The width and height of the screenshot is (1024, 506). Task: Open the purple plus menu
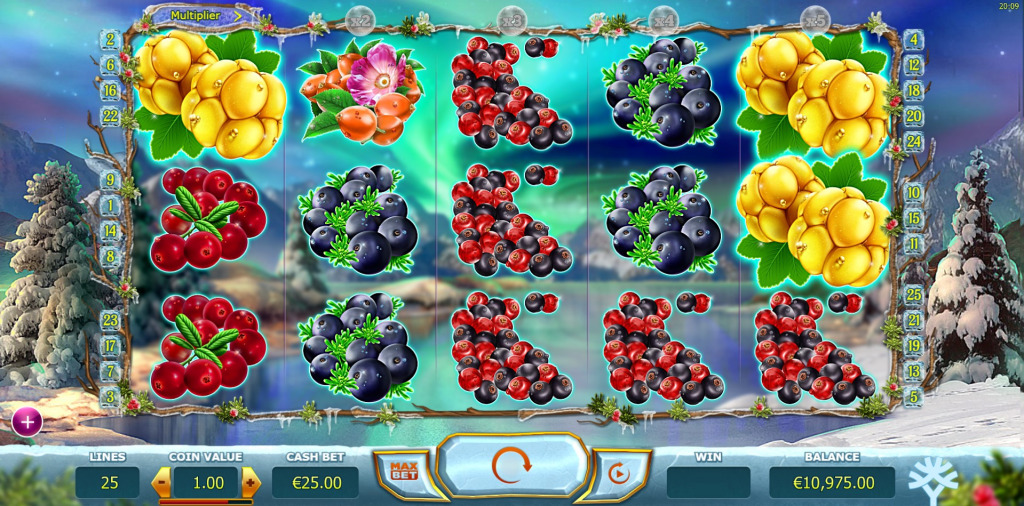[x=27, y=422]
